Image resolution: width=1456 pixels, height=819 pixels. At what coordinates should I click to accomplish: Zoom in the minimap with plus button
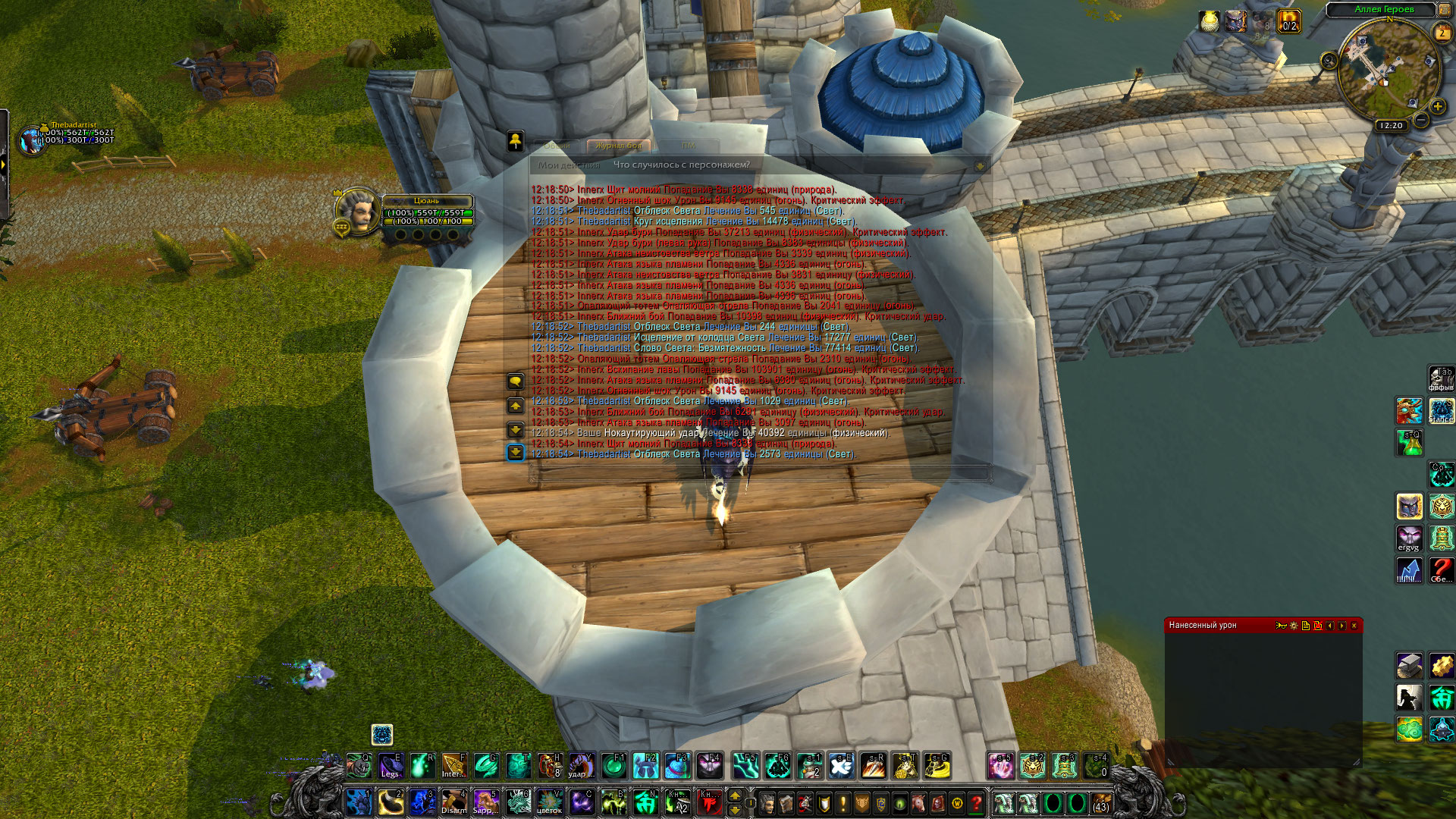(x=1437, y=107)
